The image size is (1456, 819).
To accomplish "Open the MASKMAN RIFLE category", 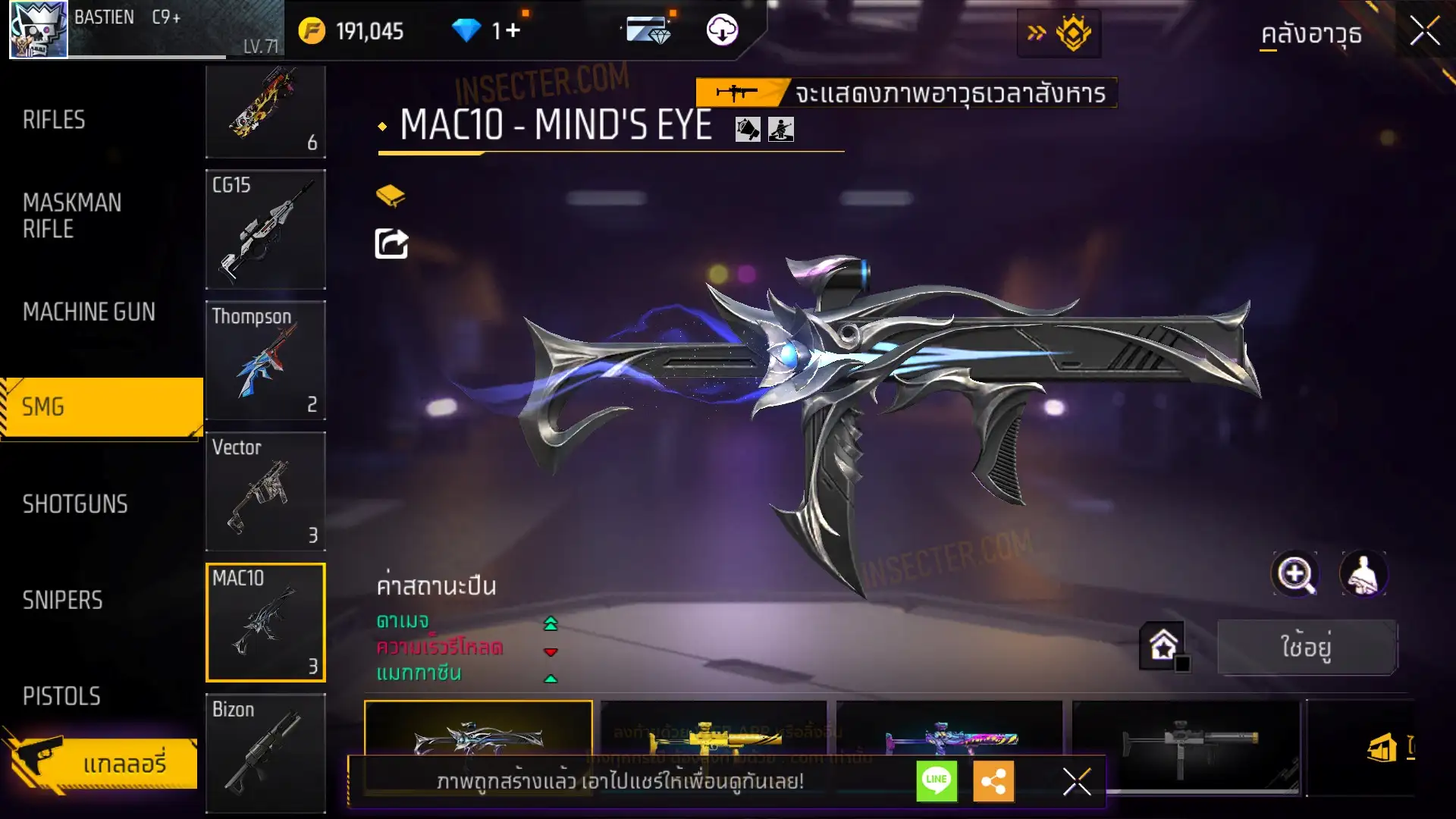I will (72, 216).
